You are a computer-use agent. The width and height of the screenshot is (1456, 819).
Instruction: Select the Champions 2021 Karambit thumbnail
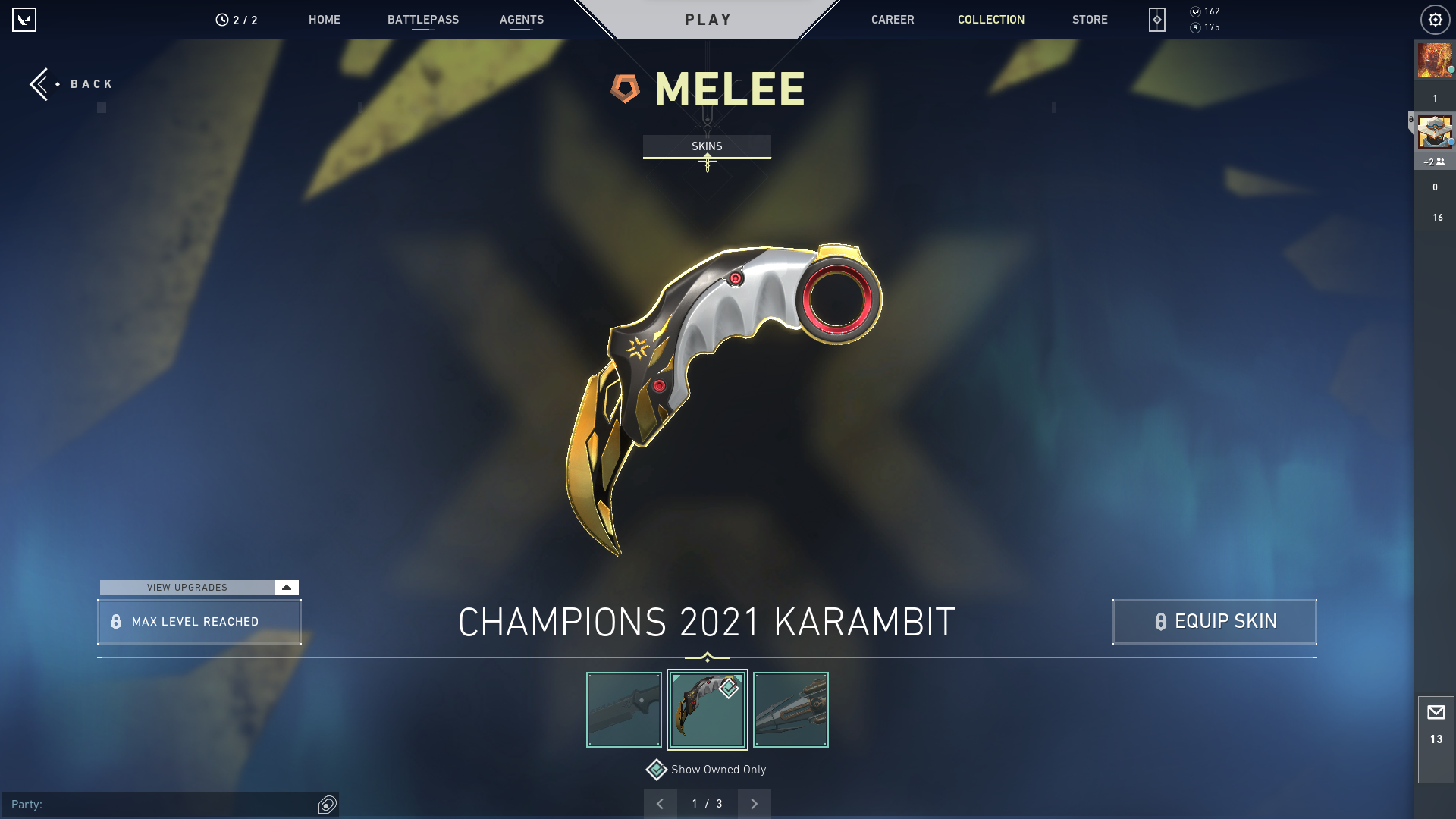[x=707, y=710]
